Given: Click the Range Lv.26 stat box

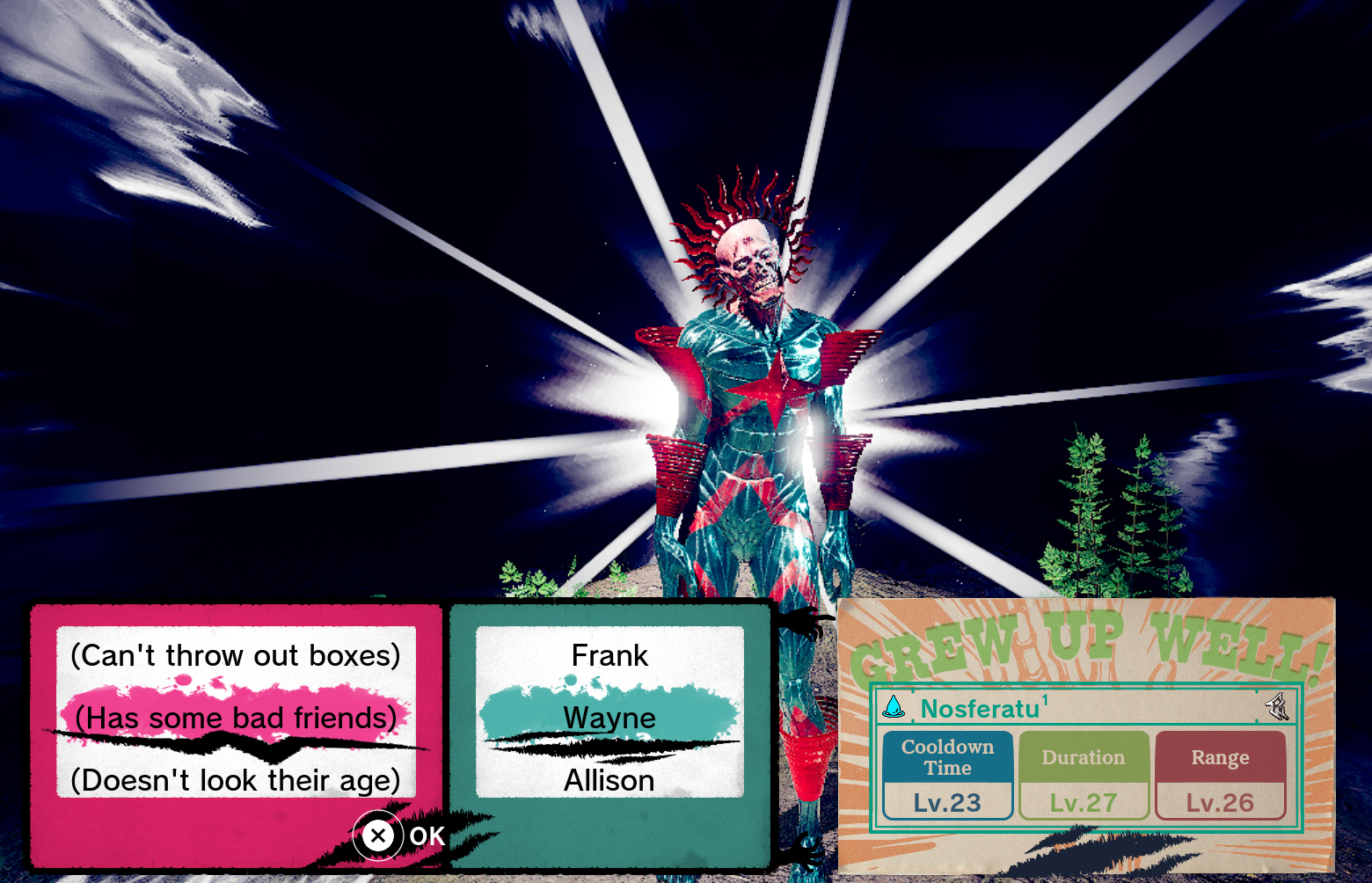Looking at the screenshot, I should coord(1220,776).
